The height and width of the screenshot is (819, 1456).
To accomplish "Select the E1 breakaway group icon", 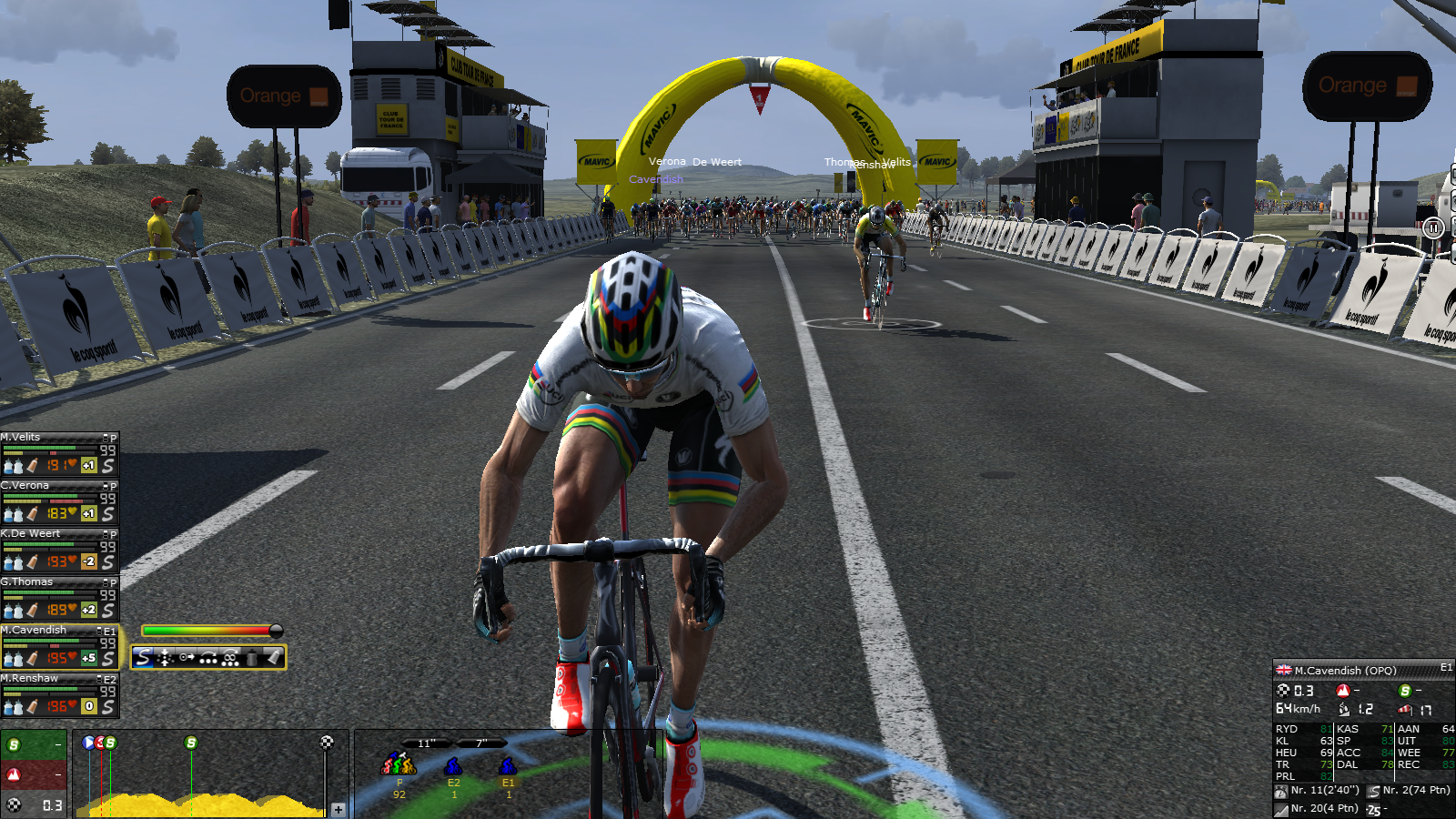I will 508,765.
